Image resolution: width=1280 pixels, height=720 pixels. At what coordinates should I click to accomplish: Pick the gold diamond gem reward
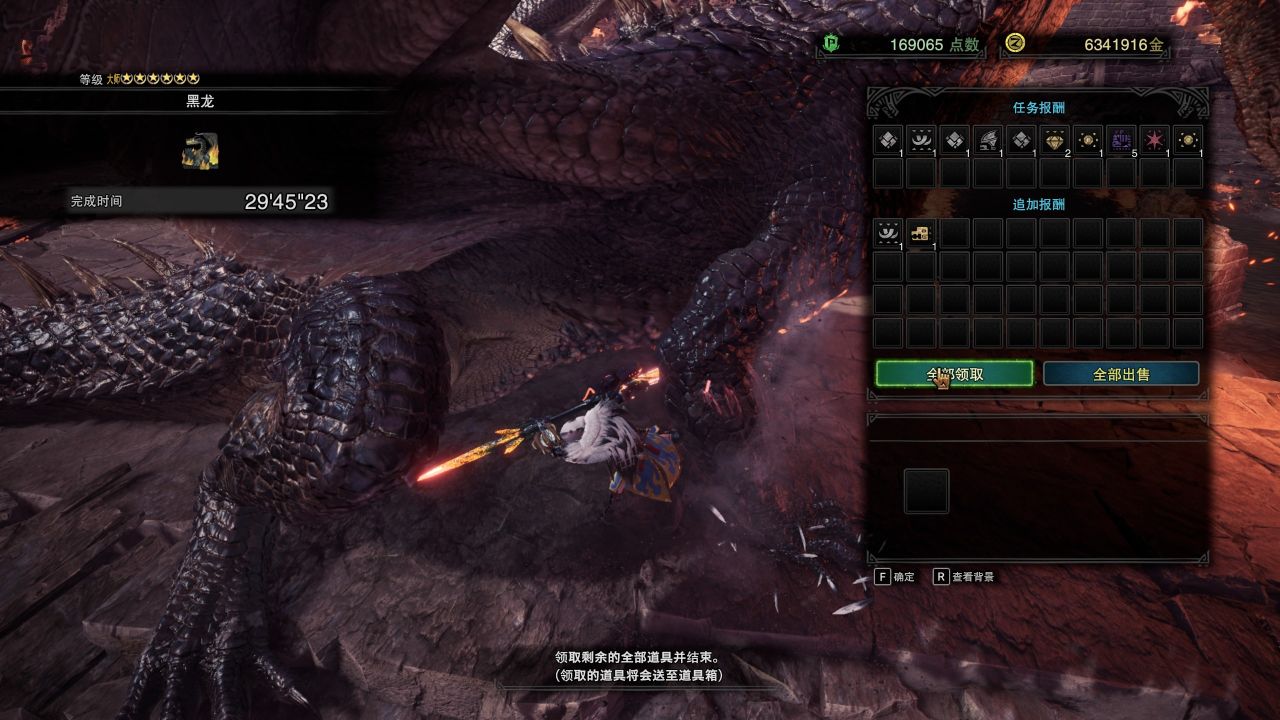(x=1055, y=140)
